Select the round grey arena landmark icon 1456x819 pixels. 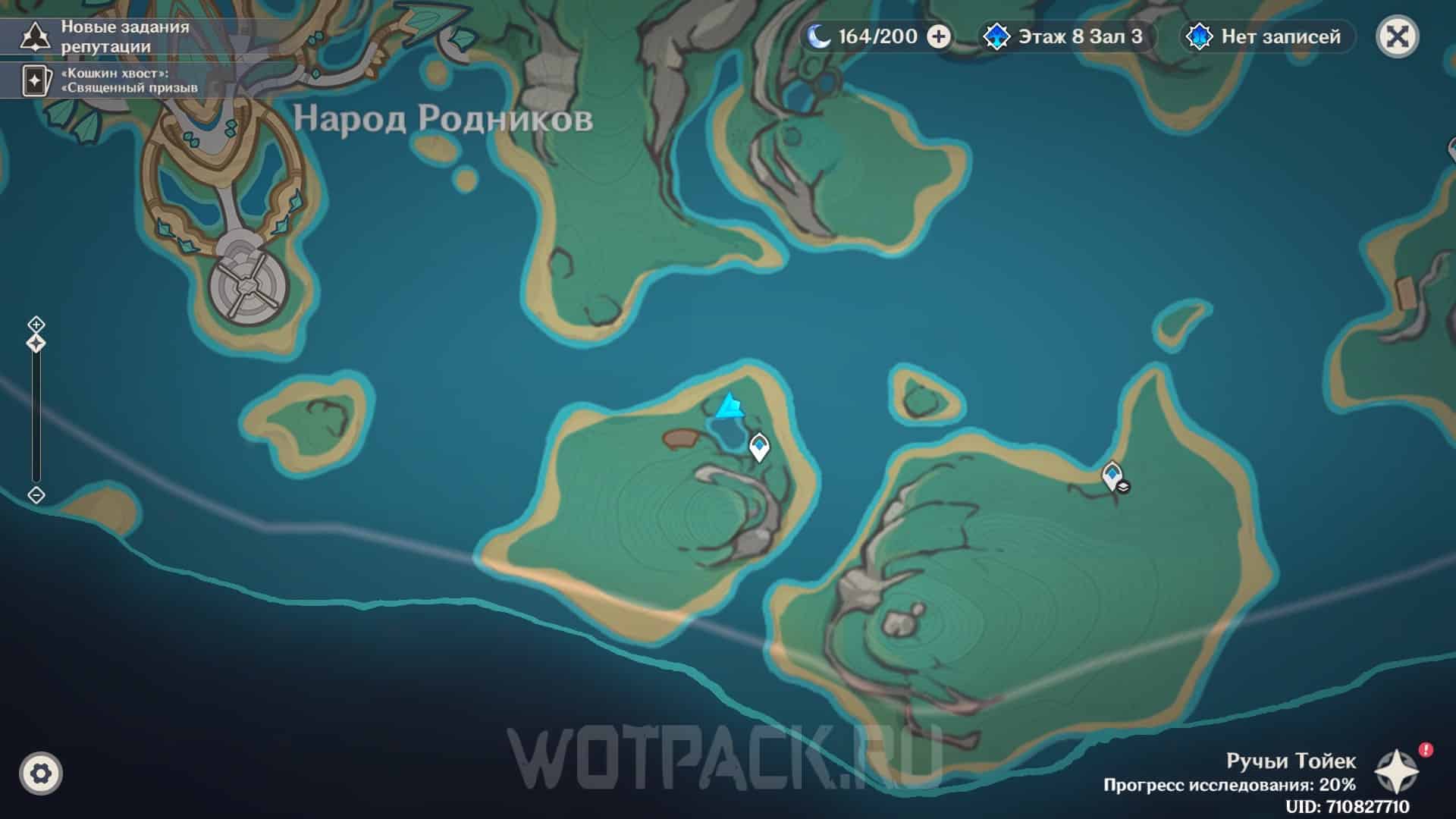(x=249, y=288)
